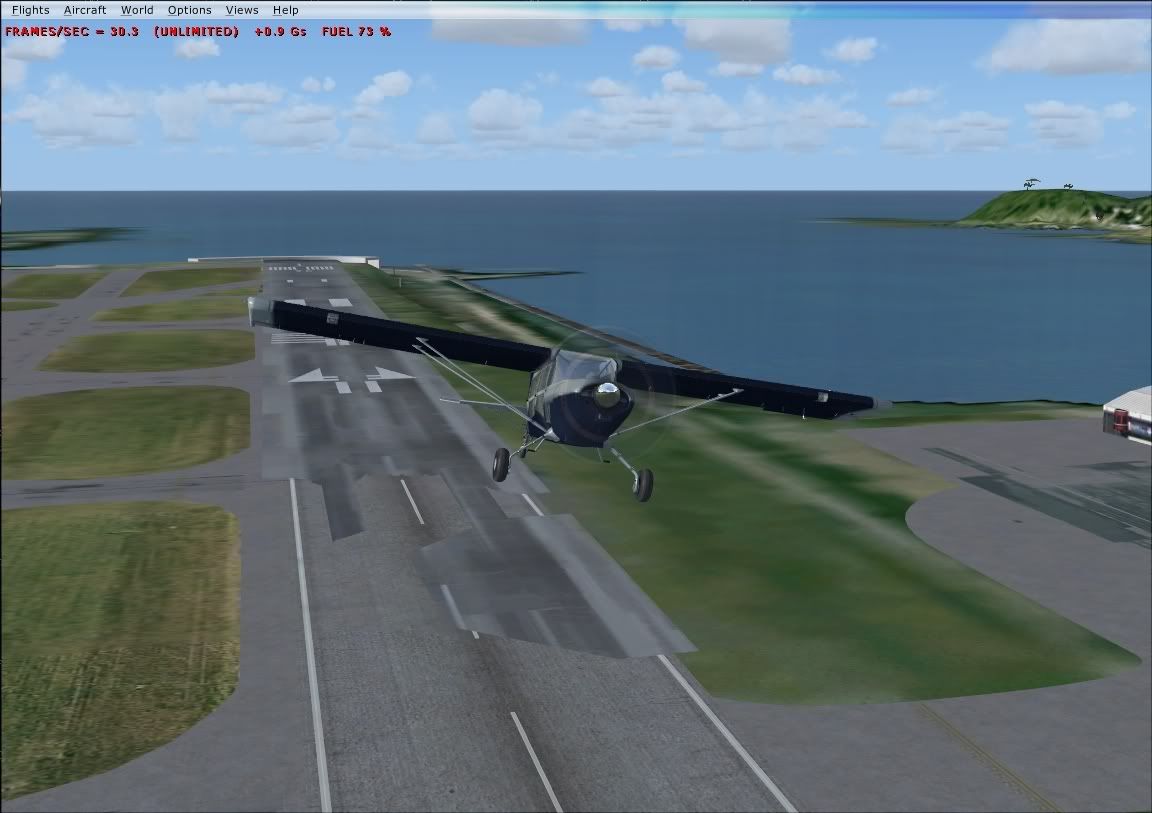Screen dimensions: 1152x813
Task: Show the Options menu
Action: [189, 10]
